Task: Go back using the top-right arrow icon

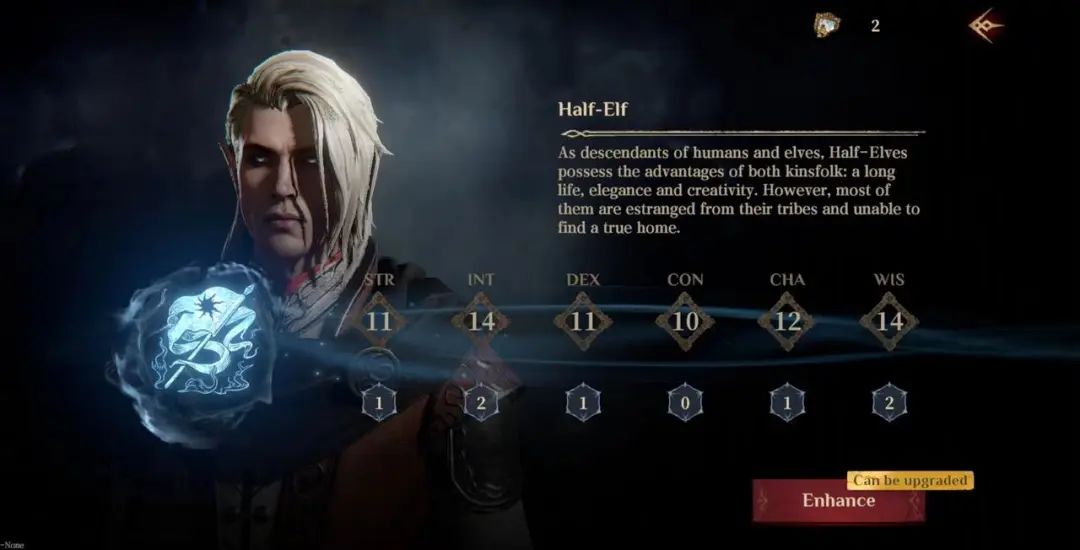Action: pos(986,26)
